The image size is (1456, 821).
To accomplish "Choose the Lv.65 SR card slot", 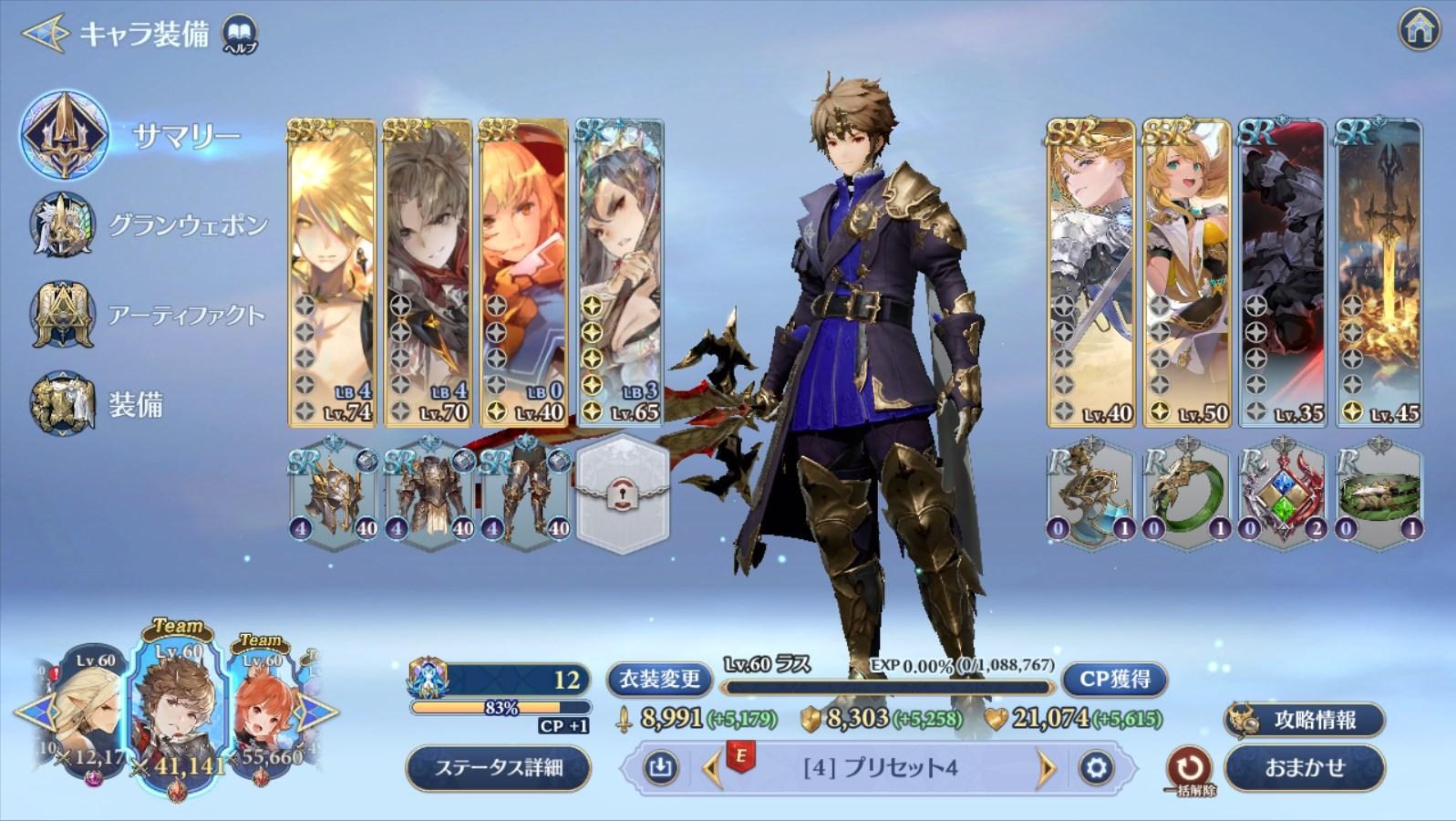I will 619,273.
